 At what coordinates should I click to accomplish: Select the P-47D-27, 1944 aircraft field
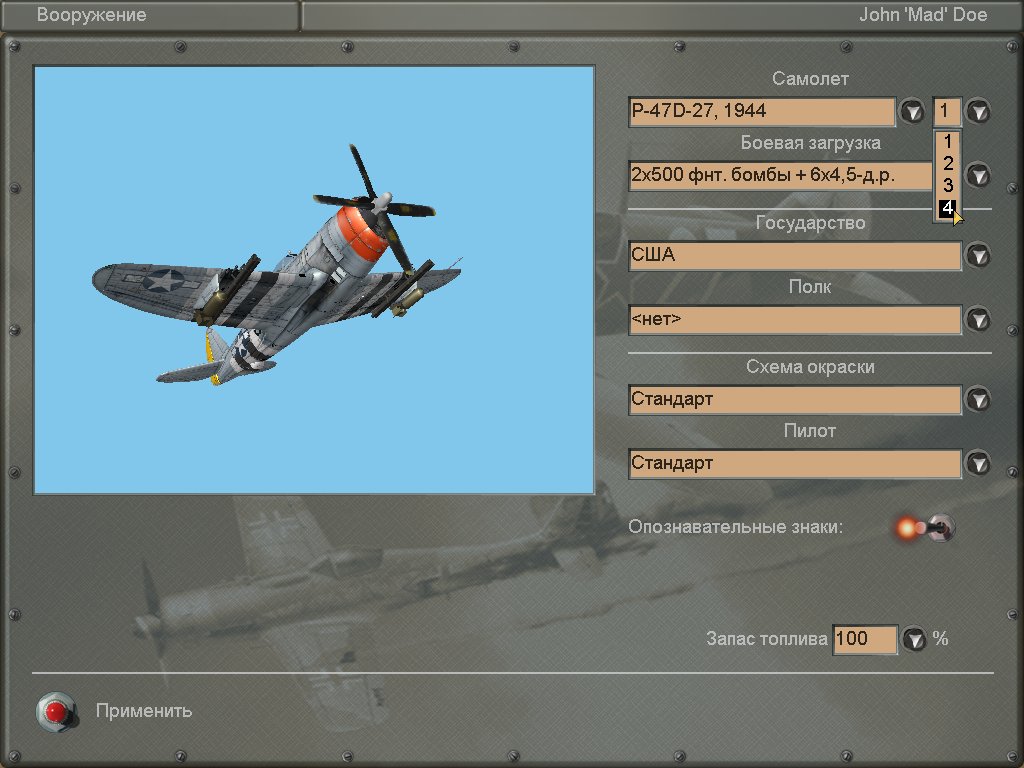point(762,111)
